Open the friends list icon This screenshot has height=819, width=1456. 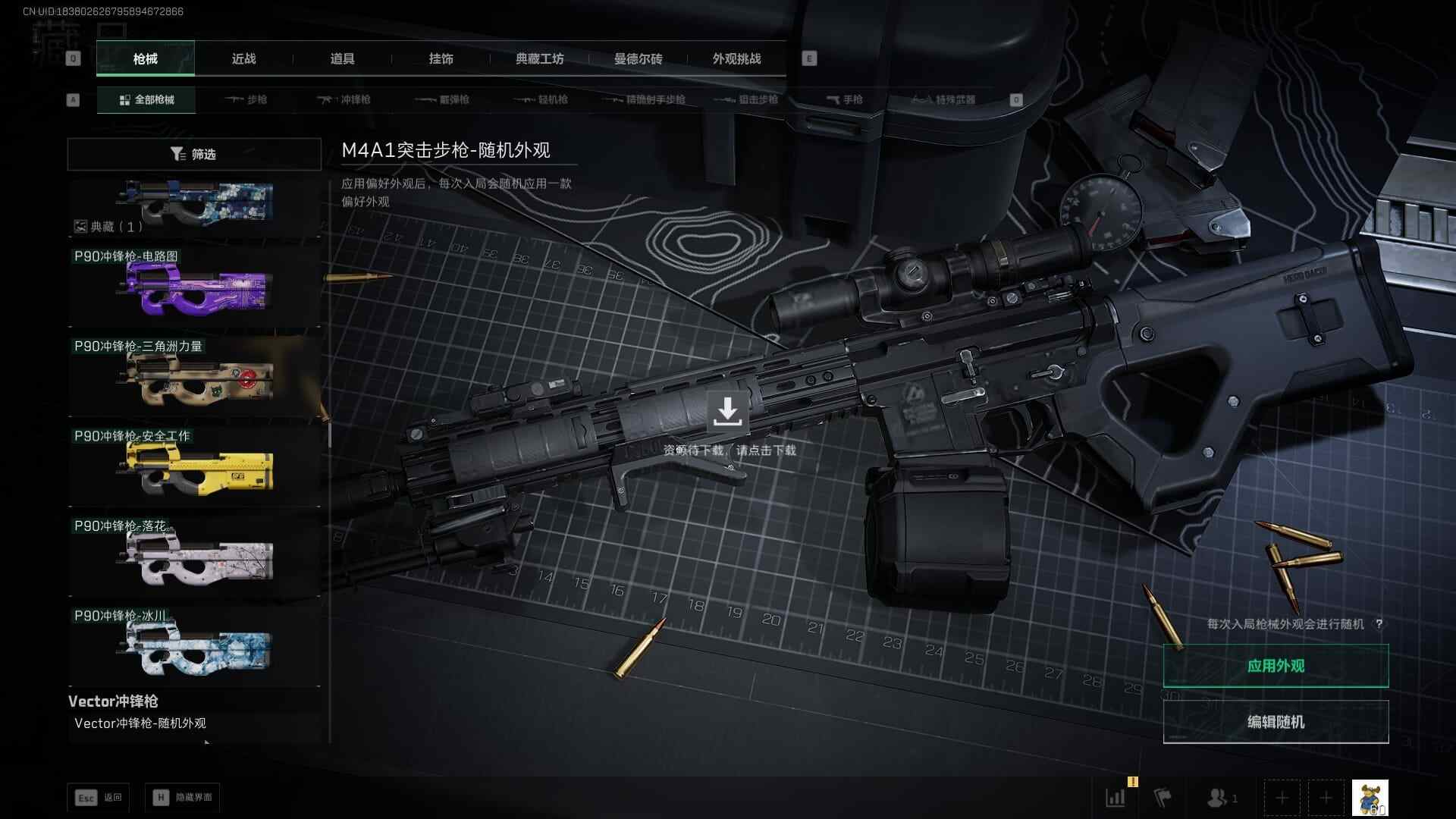(x=1221, y=798)
